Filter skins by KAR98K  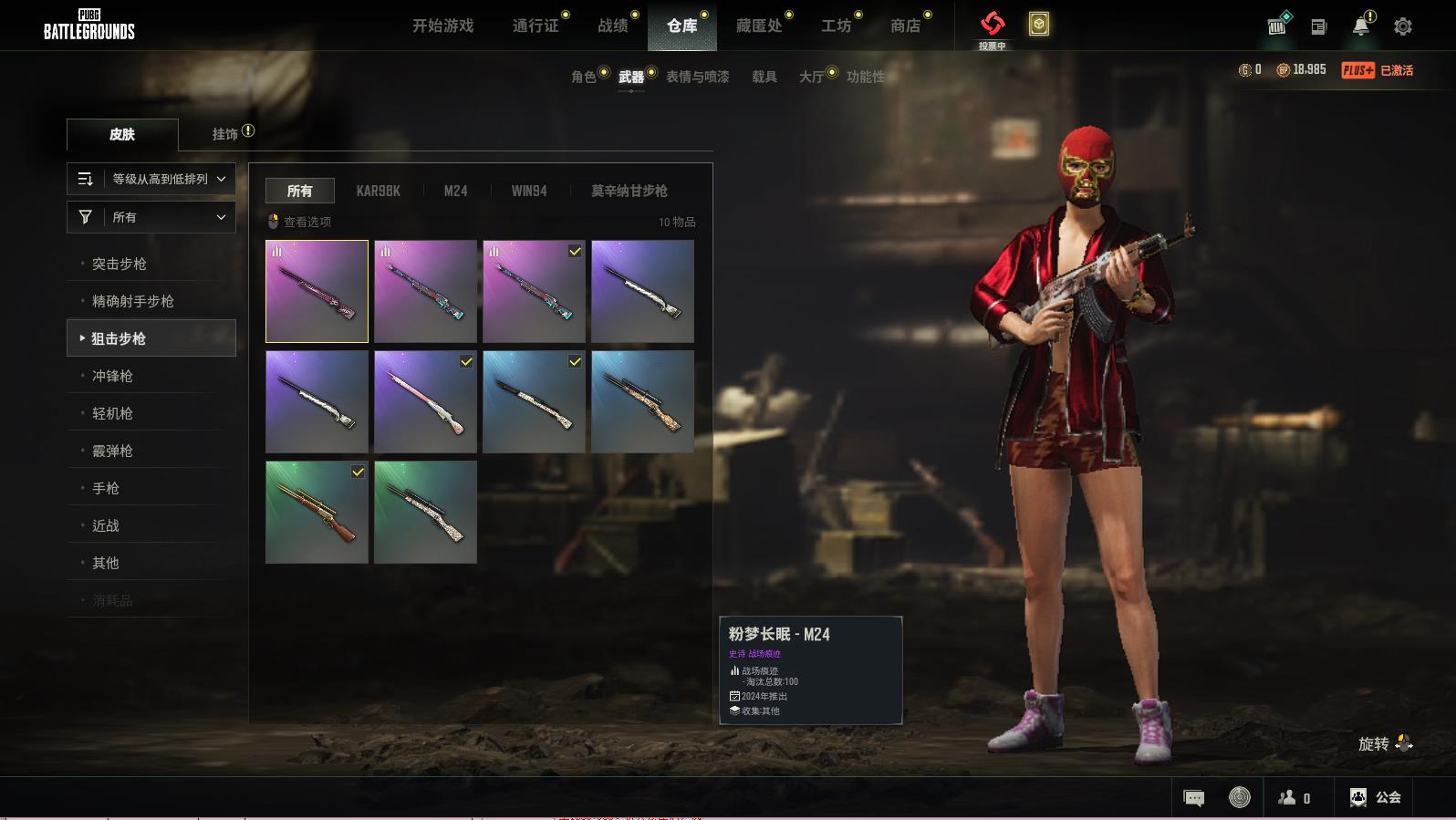coord(378,191)
